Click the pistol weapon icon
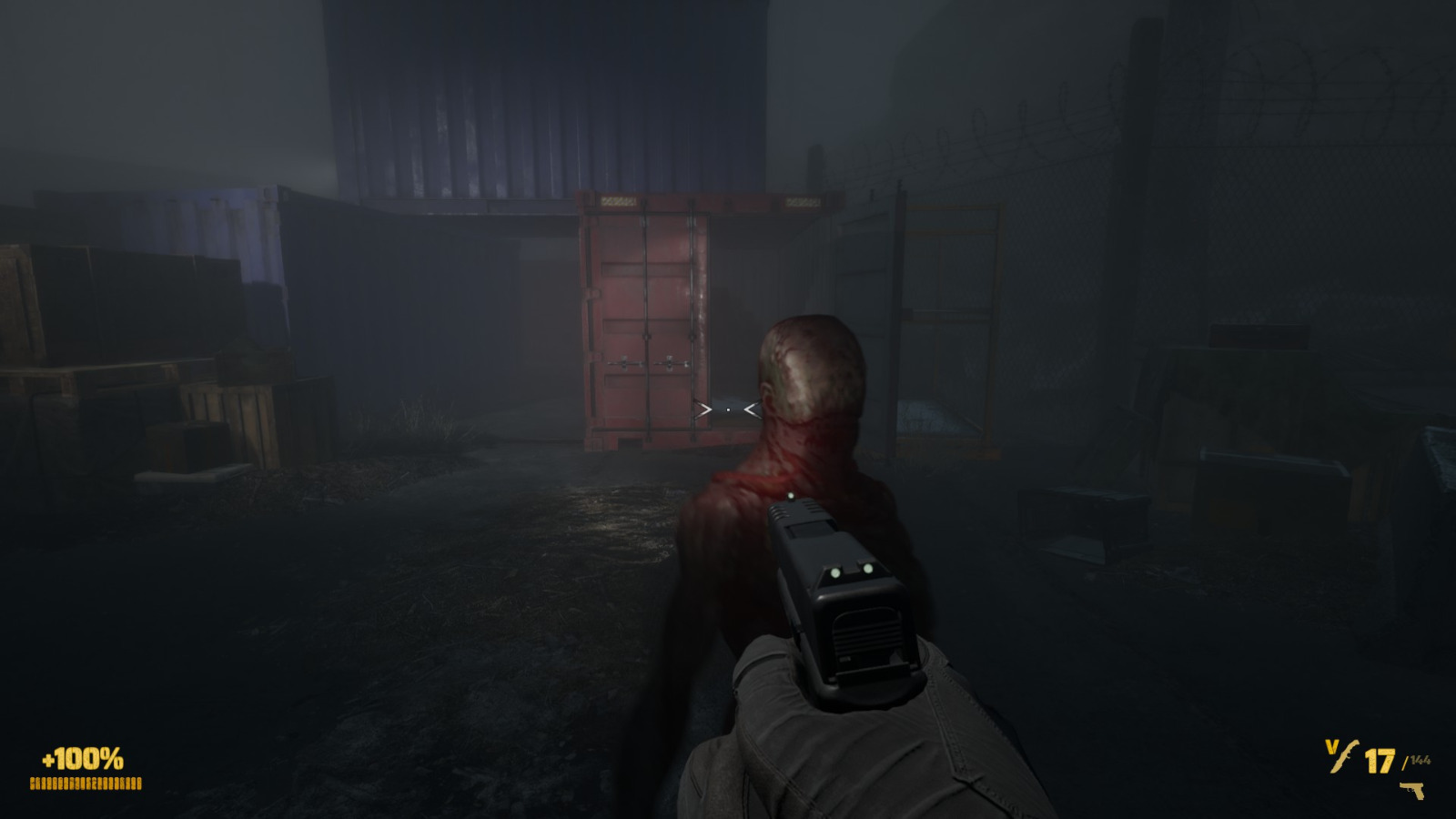Image resolution: width=1456 pixels, height=819 pixels. coord(1412,791)
